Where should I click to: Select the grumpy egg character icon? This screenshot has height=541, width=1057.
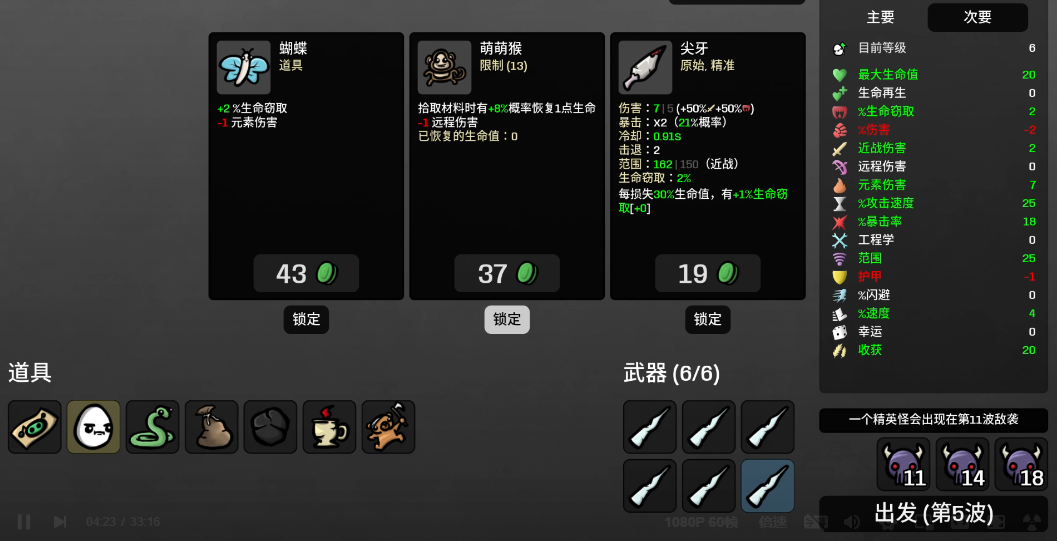point(94,427)
